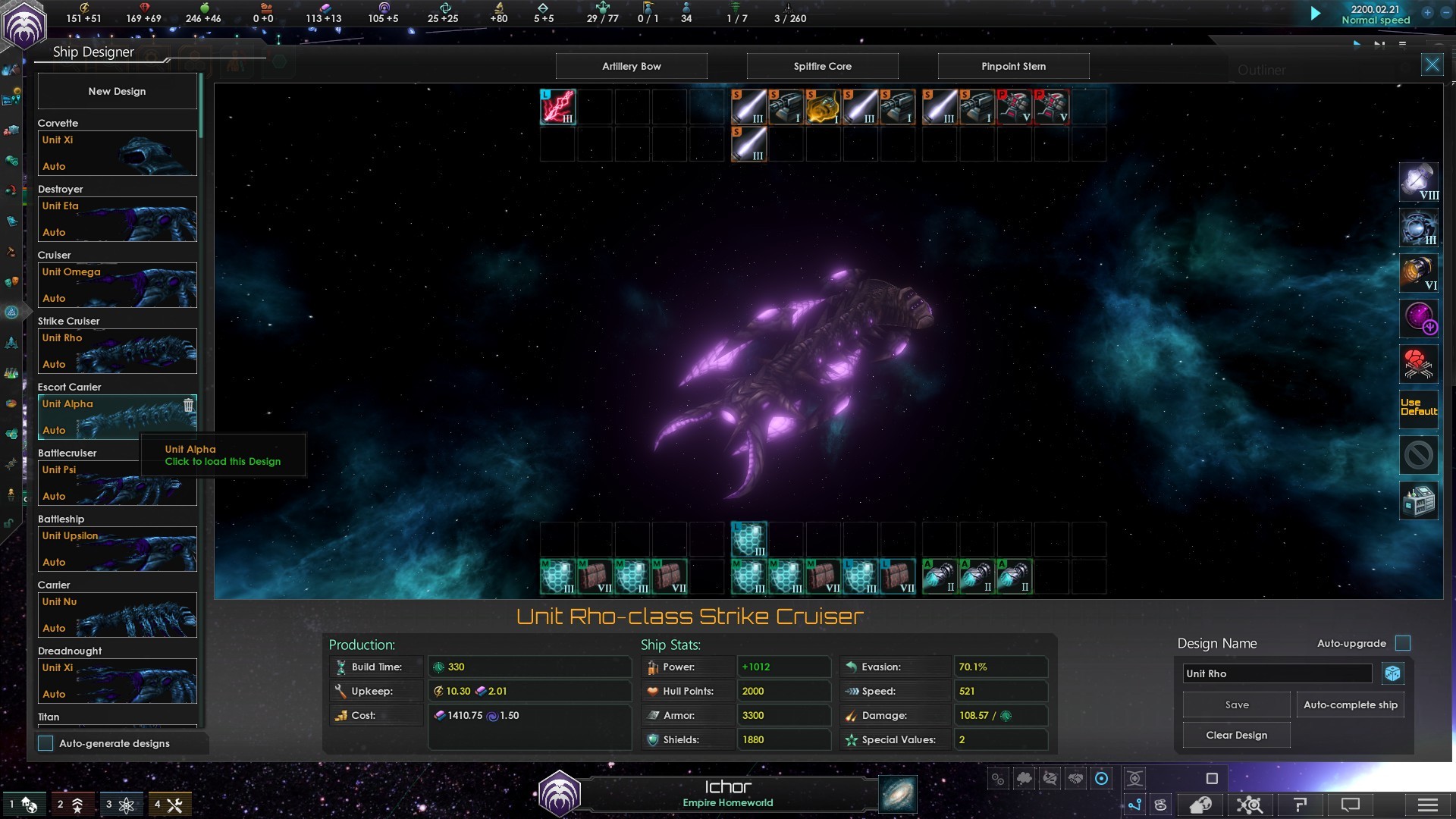Save the current ship design
Screen dimensions: 1456x819
tap(1236, 704)
